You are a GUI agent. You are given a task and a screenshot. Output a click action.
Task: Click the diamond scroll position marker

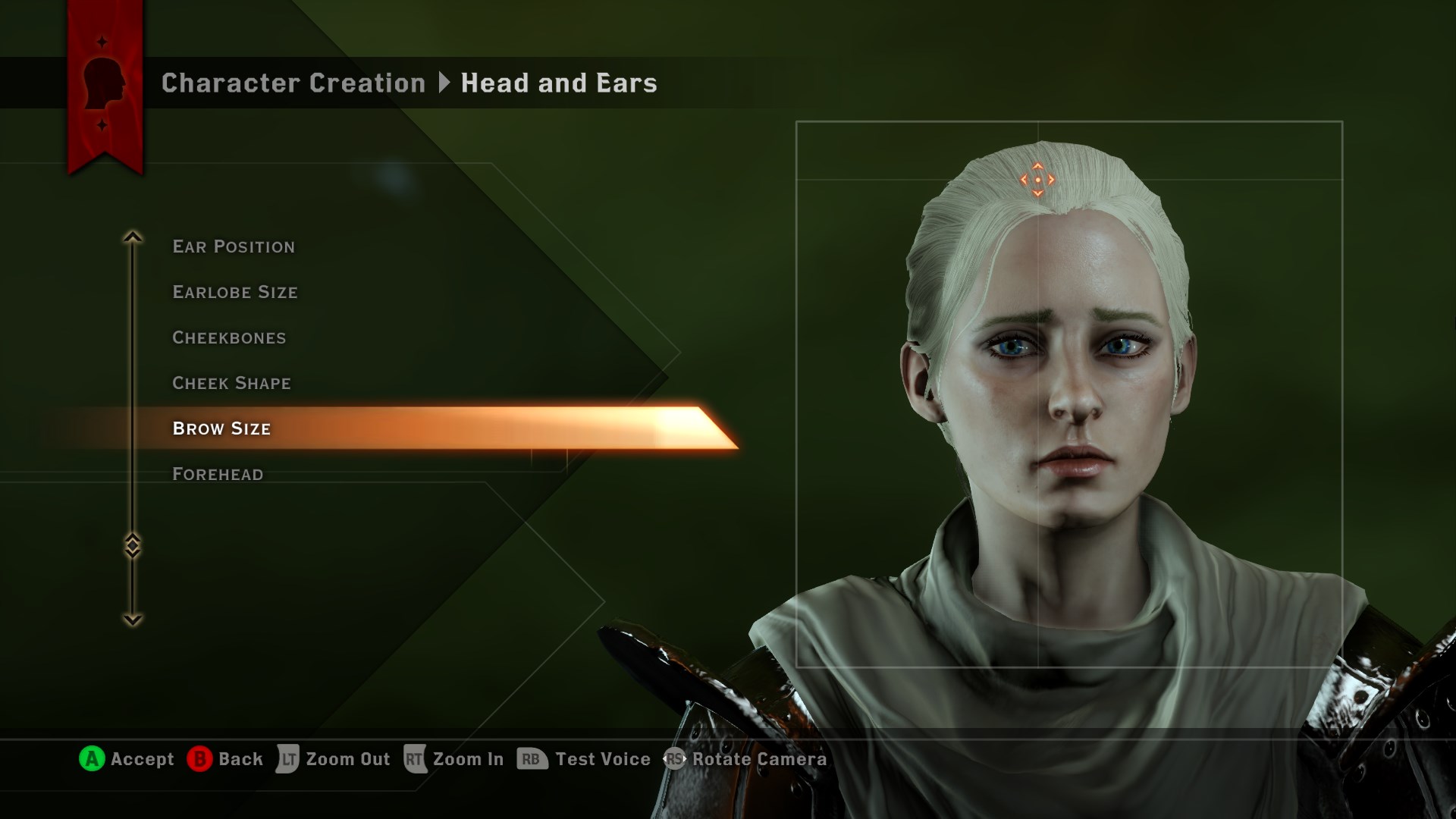pyautogui.click(x=133, y=545)
